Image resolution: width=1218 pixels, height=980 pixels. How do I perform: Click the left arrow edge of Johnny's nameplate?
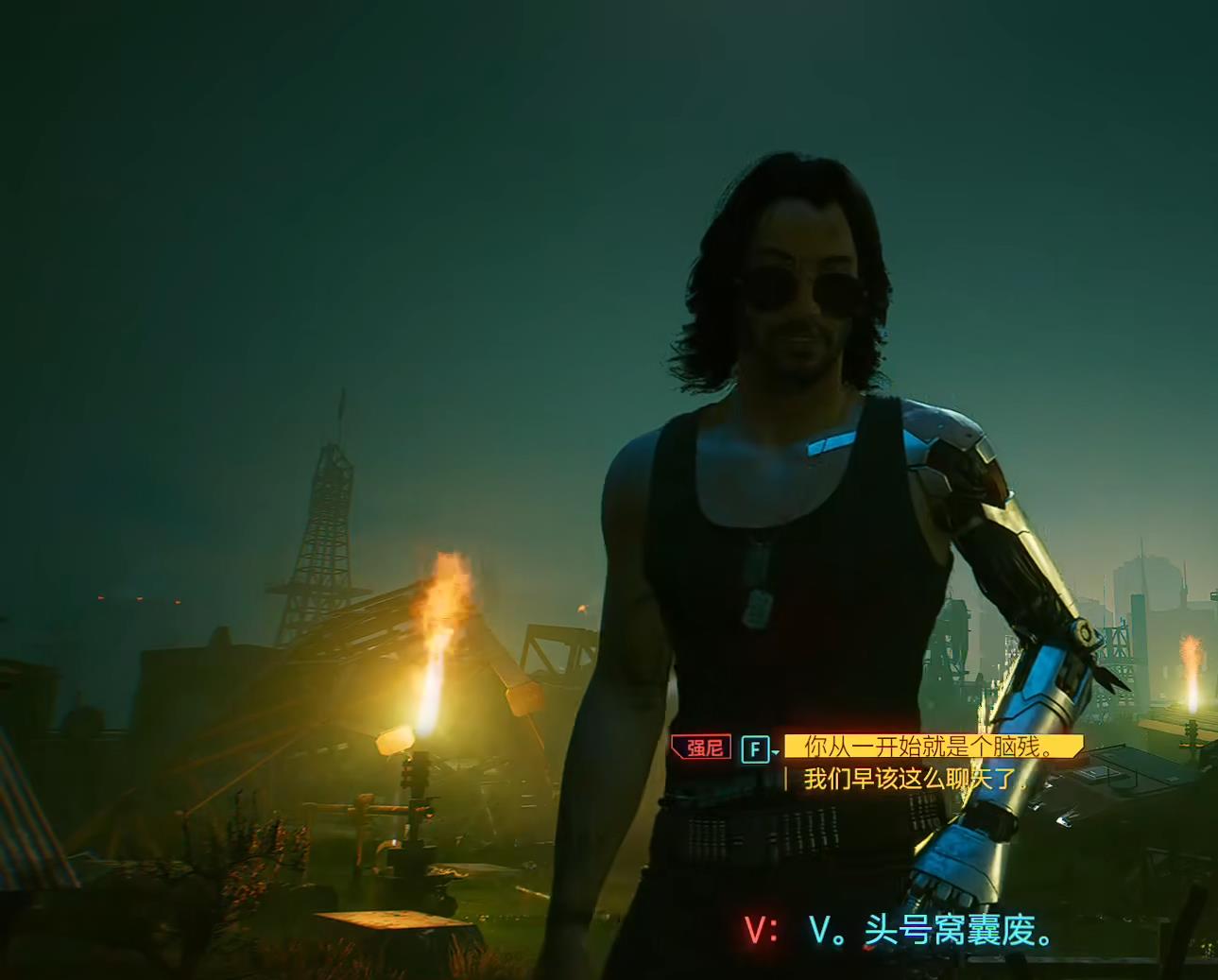click(677, 747)
